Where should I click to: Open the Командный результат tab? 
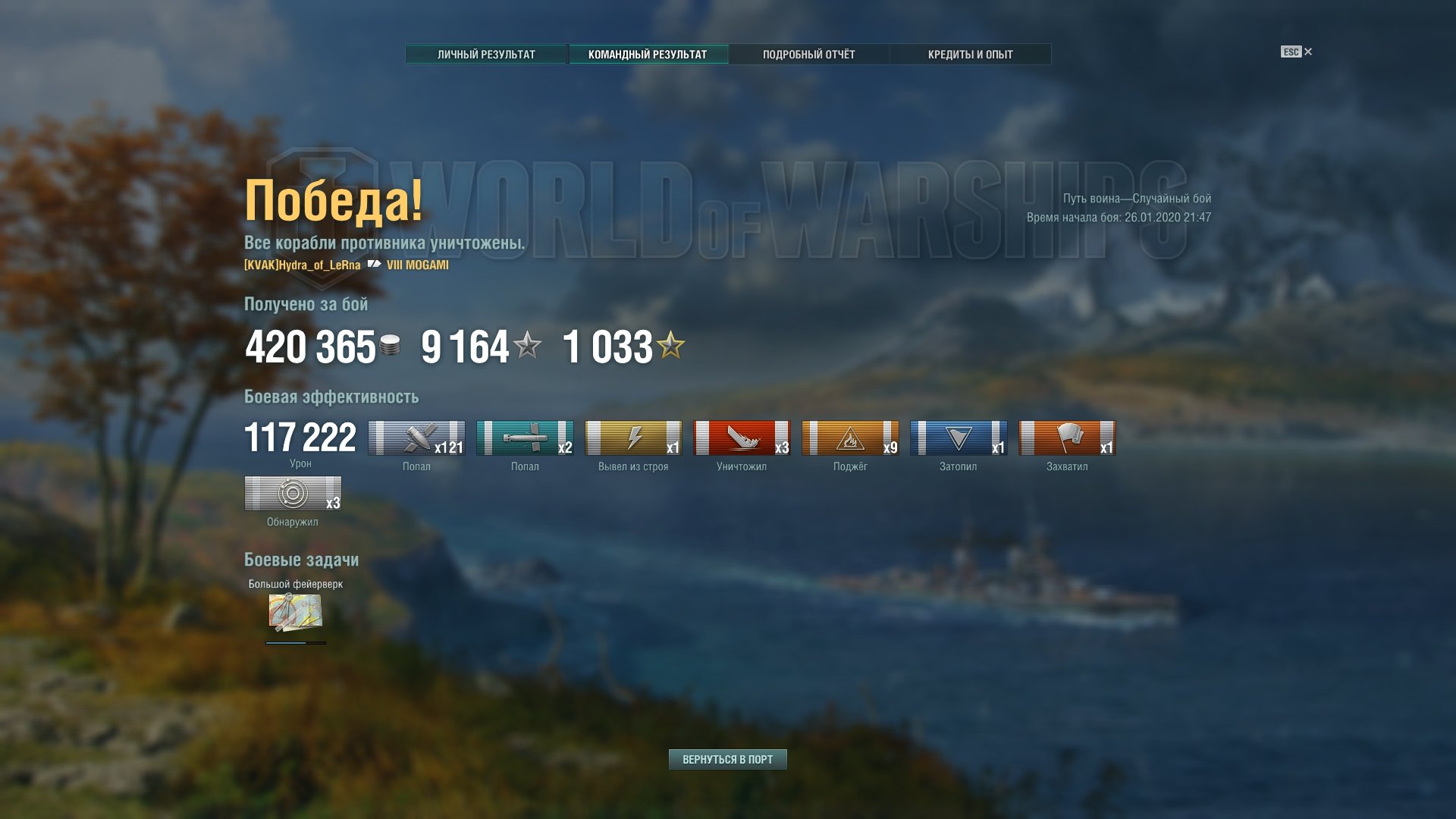648,55
